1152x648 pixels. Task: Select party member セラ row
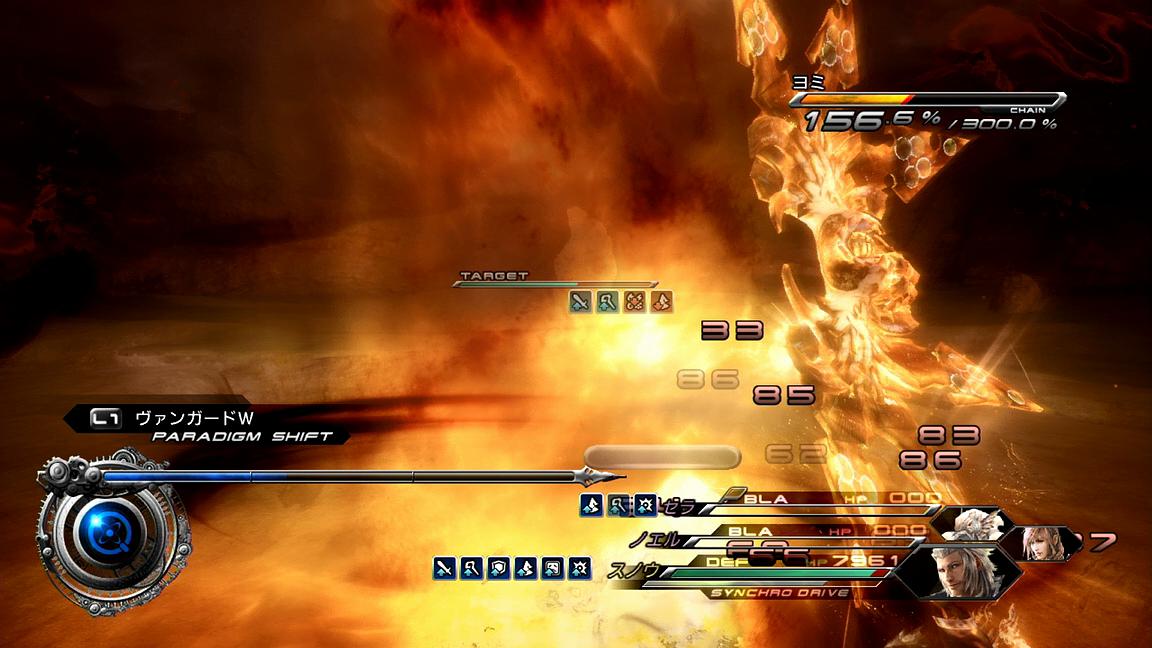click(780, 499)
